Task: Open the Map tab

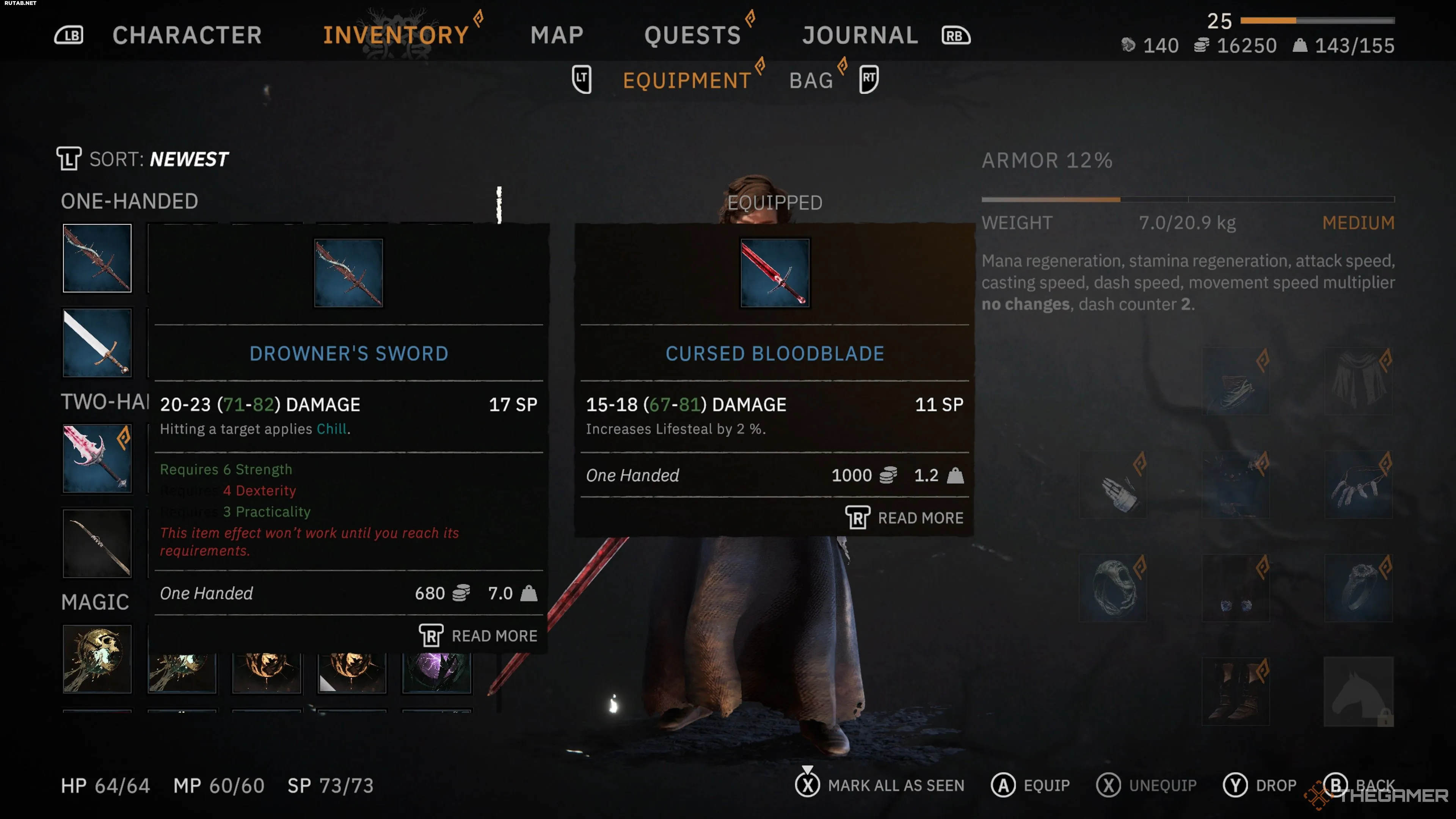Action: pos(557,35)
